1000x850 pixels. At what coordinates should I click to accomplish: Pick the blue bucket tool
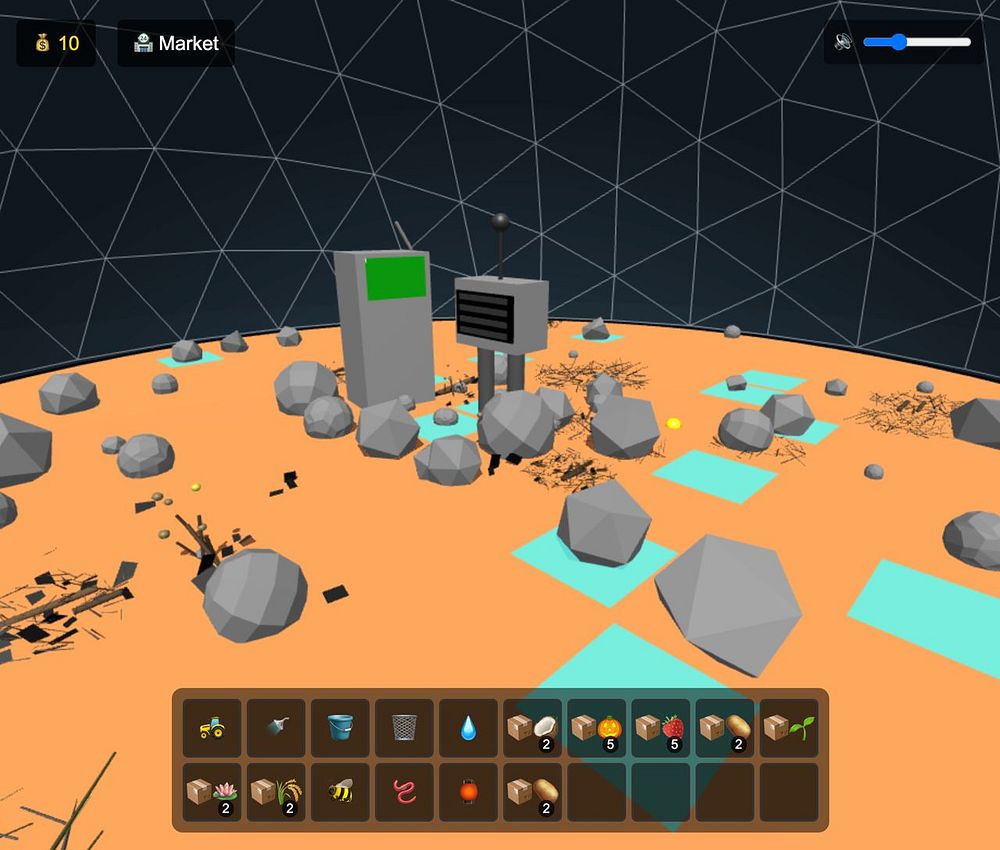340,728
